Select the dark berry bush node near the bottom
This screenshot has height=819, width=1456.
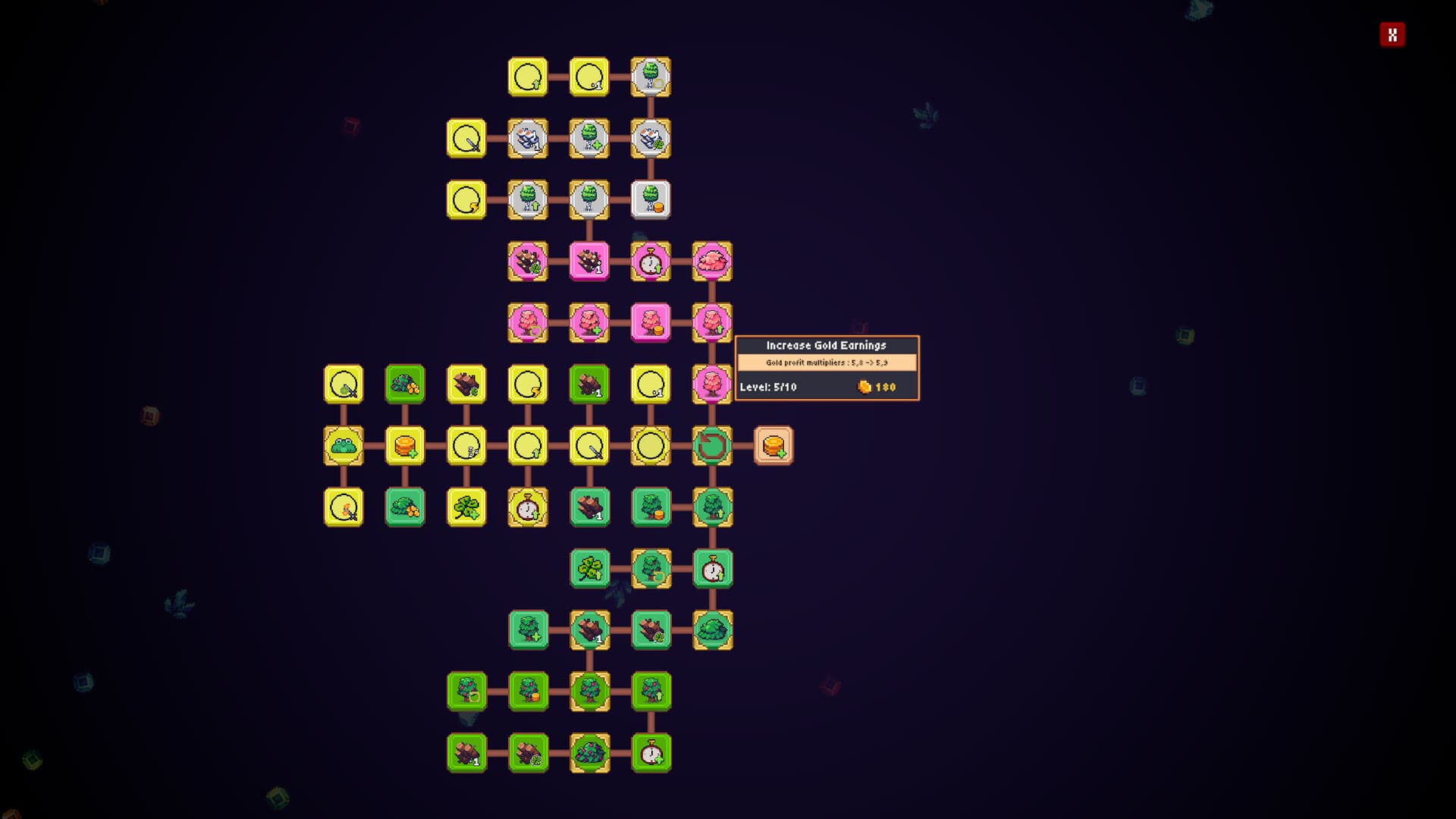[590, 752]
